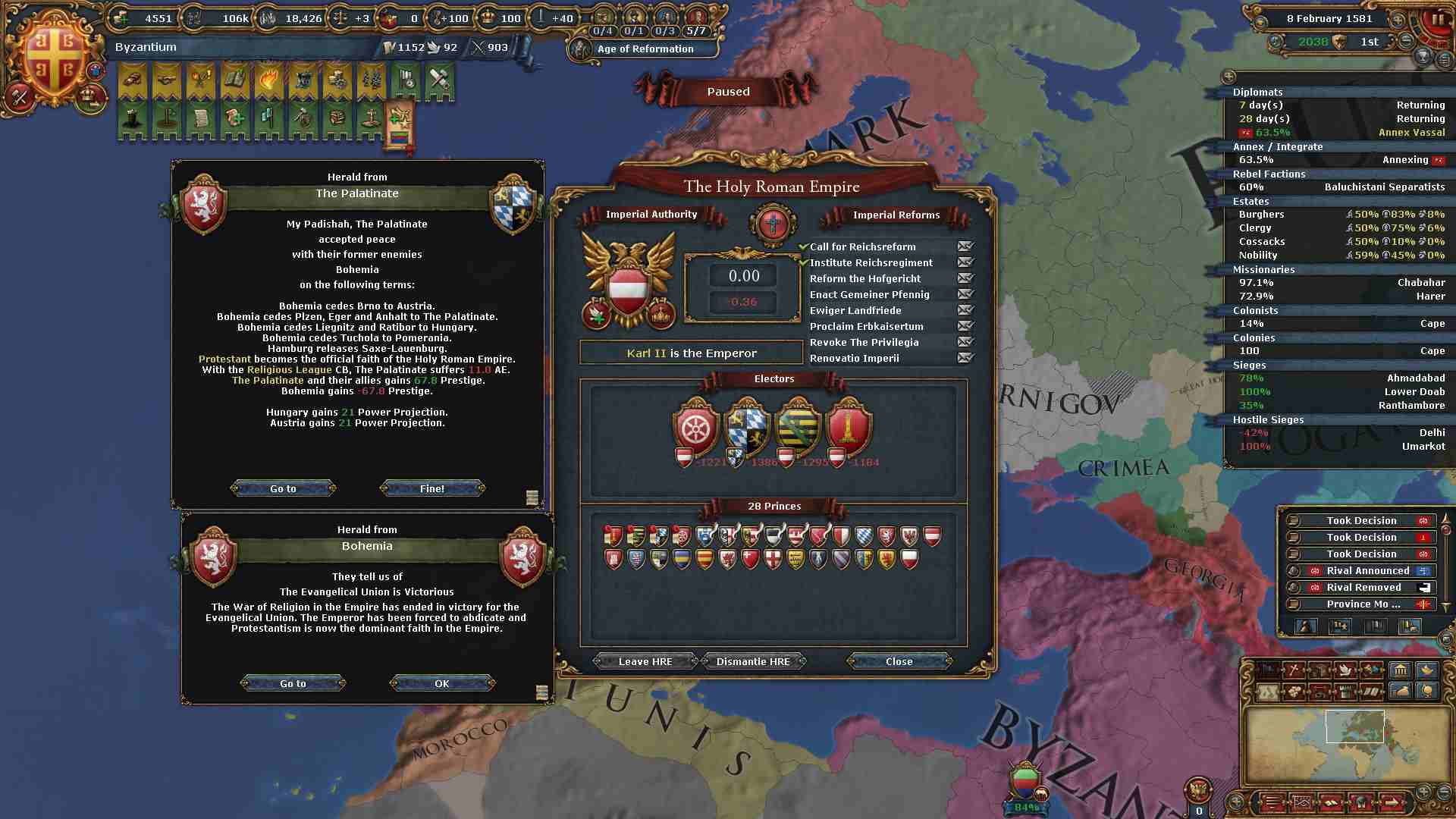Click Go to in Bohemia herald
The image size is (1456, 819).
pyautogui.click(x=293, y=684)
